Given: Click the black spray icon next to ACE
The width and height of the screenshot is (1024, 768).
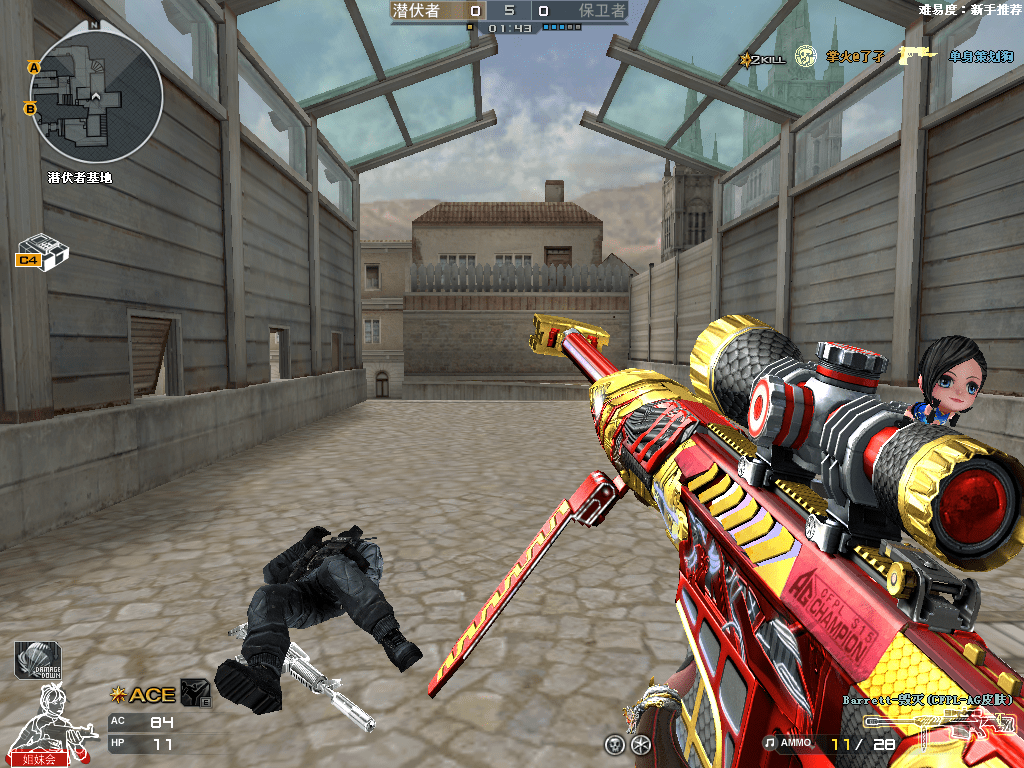Looking at the screenshot, I should click(x=194, y=693).
